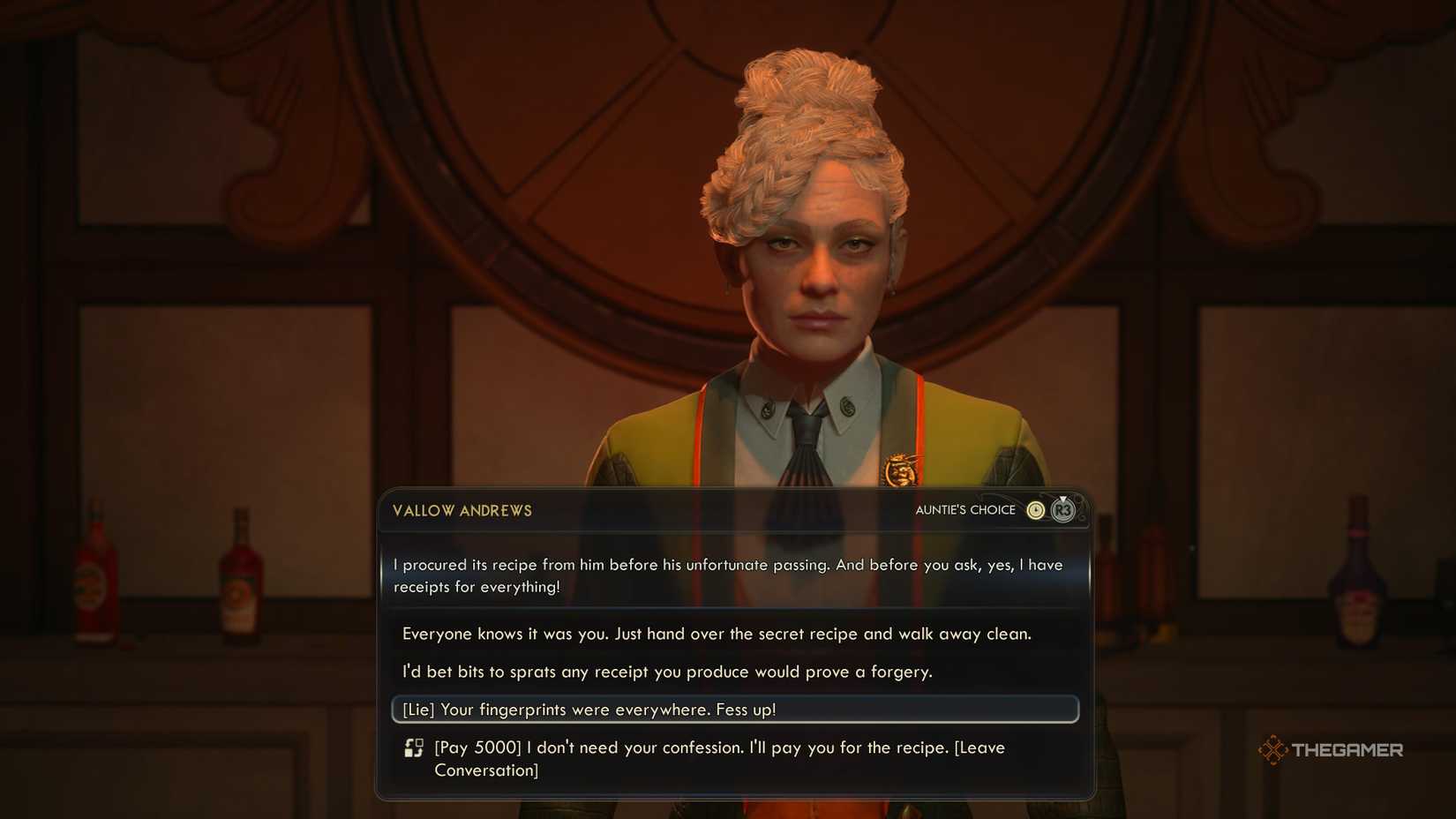The height and width of the screenshot is (819, 1456).
Task: Select 'Everyone knows it was you' response
Action: (717, 634)
